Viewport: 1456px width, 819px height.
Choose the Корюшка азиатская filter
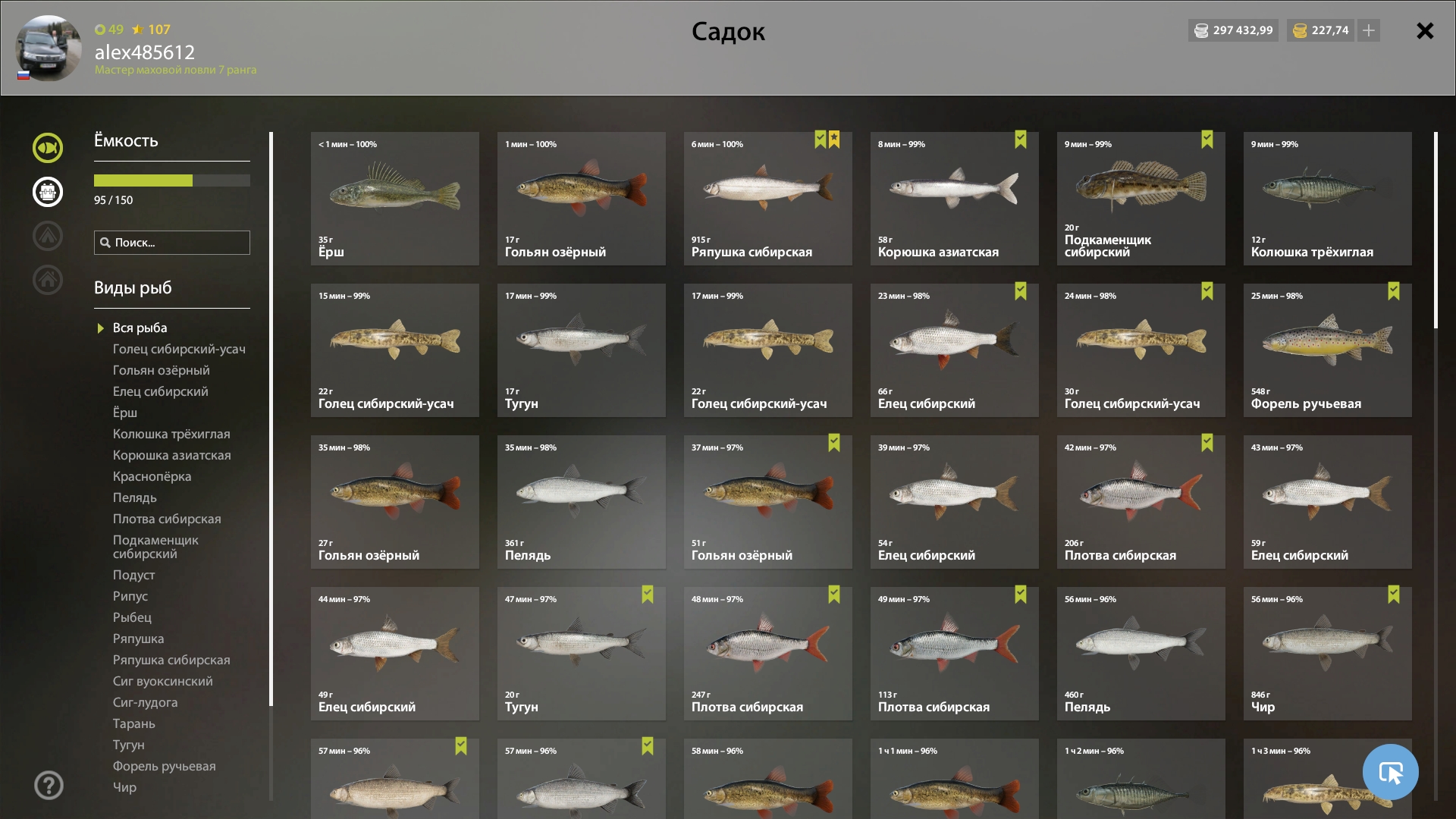pos(171,455)
